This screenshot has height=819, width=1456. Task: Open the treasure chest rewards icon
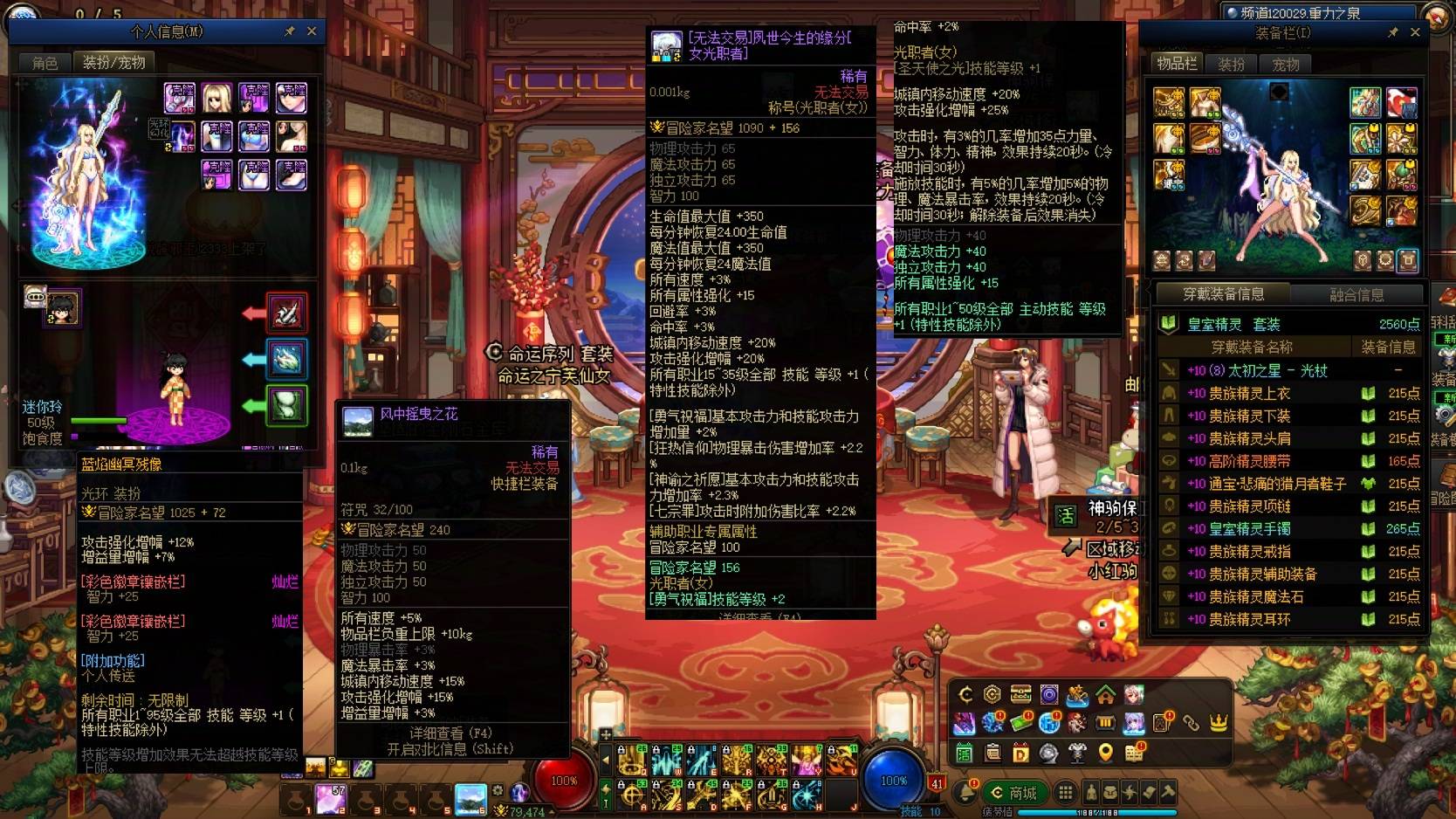pyautogui.click(x=1020, y=693)
